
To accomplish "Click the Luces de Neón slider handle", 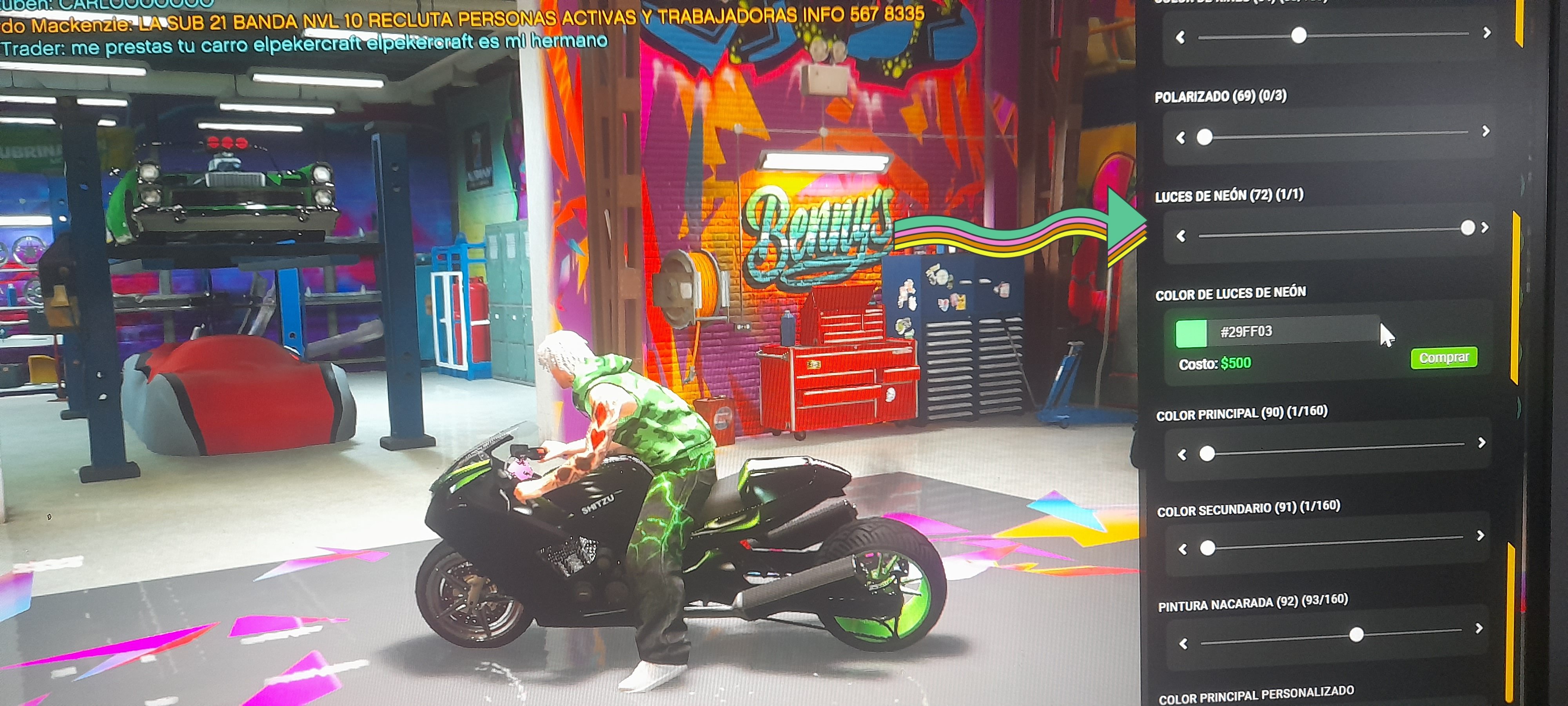I will tap(1468, 228).
